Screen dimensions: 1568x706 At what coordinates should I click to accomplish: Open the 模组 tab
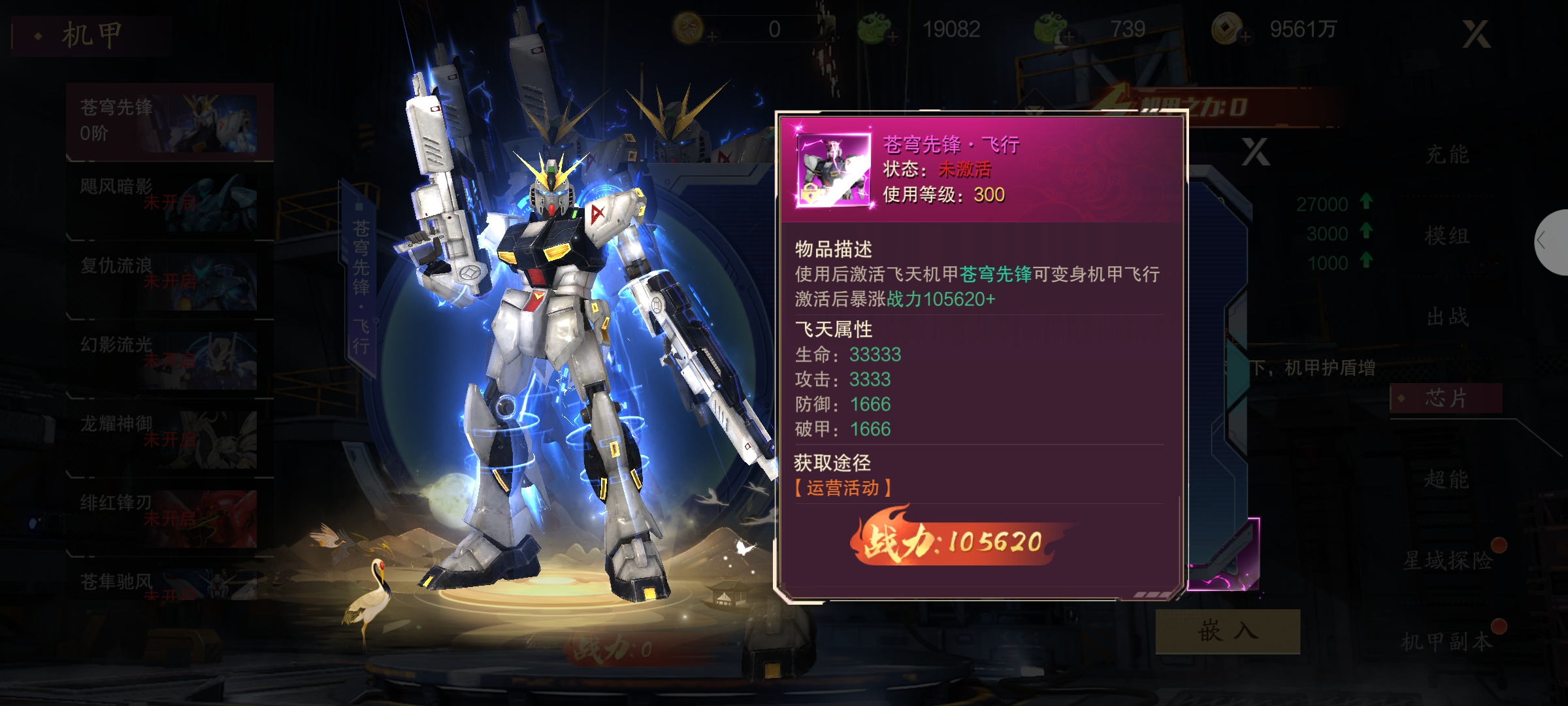pos(1446,236)
